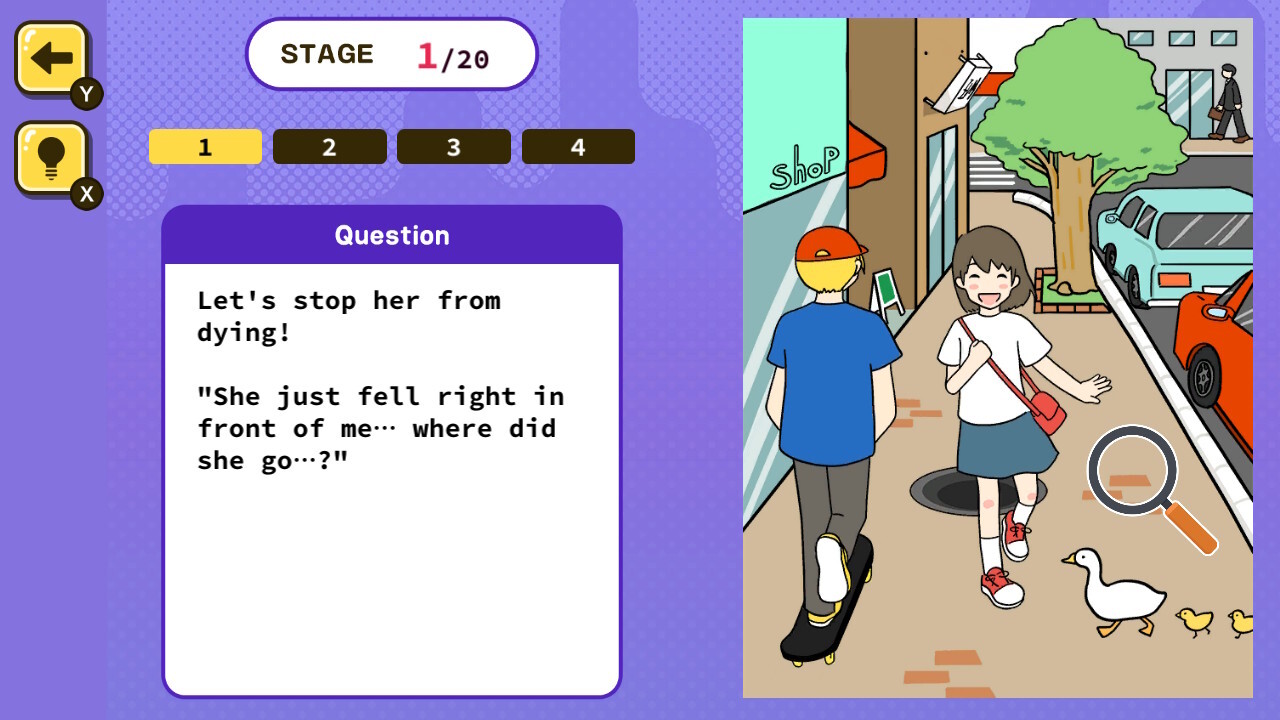Click the Stage 1/20 indicator

pyautogui.click(x=391, y=55)
